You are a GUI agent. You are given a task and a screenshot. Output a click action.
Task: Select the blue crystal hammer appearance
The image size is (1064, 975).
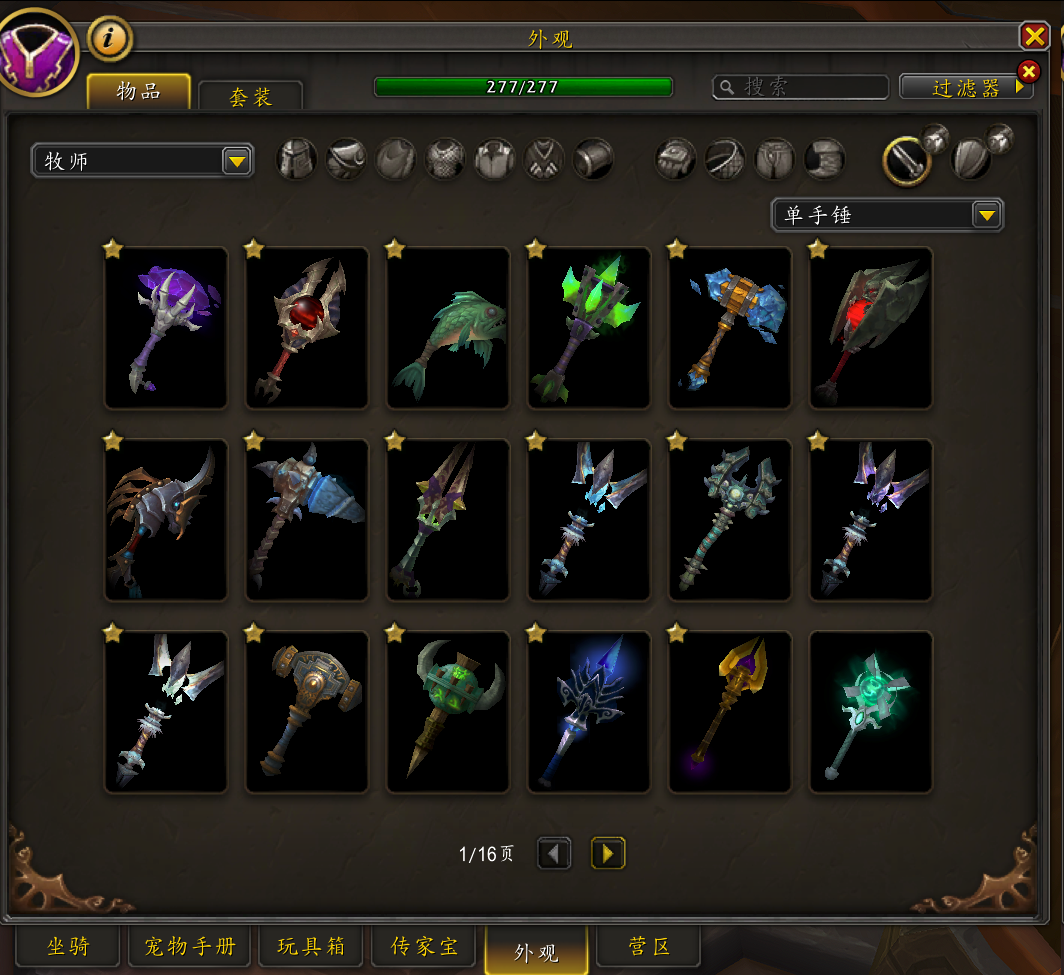pos(730,328)
